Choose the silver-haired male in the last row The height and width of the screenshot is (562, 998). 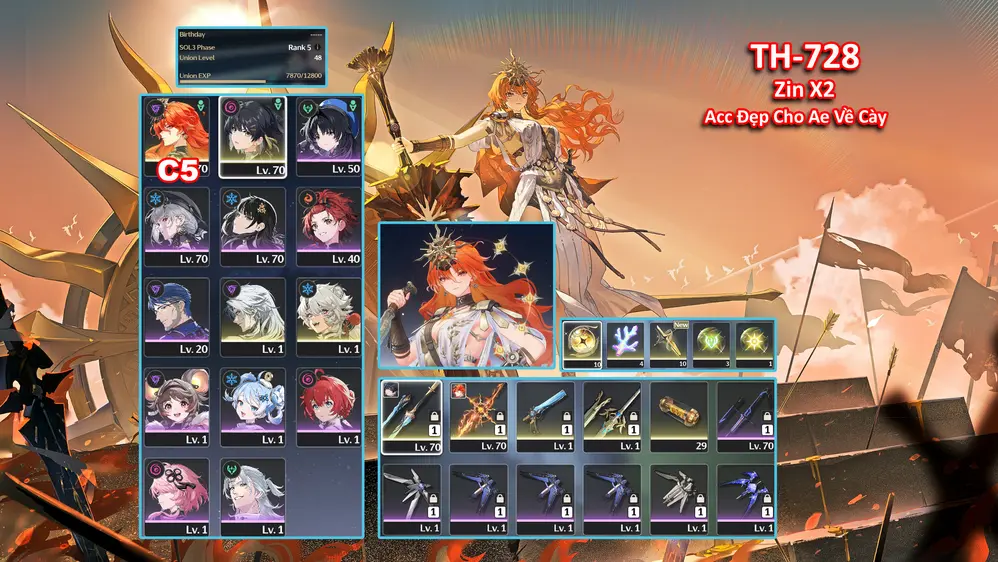(x=252, y=497)
